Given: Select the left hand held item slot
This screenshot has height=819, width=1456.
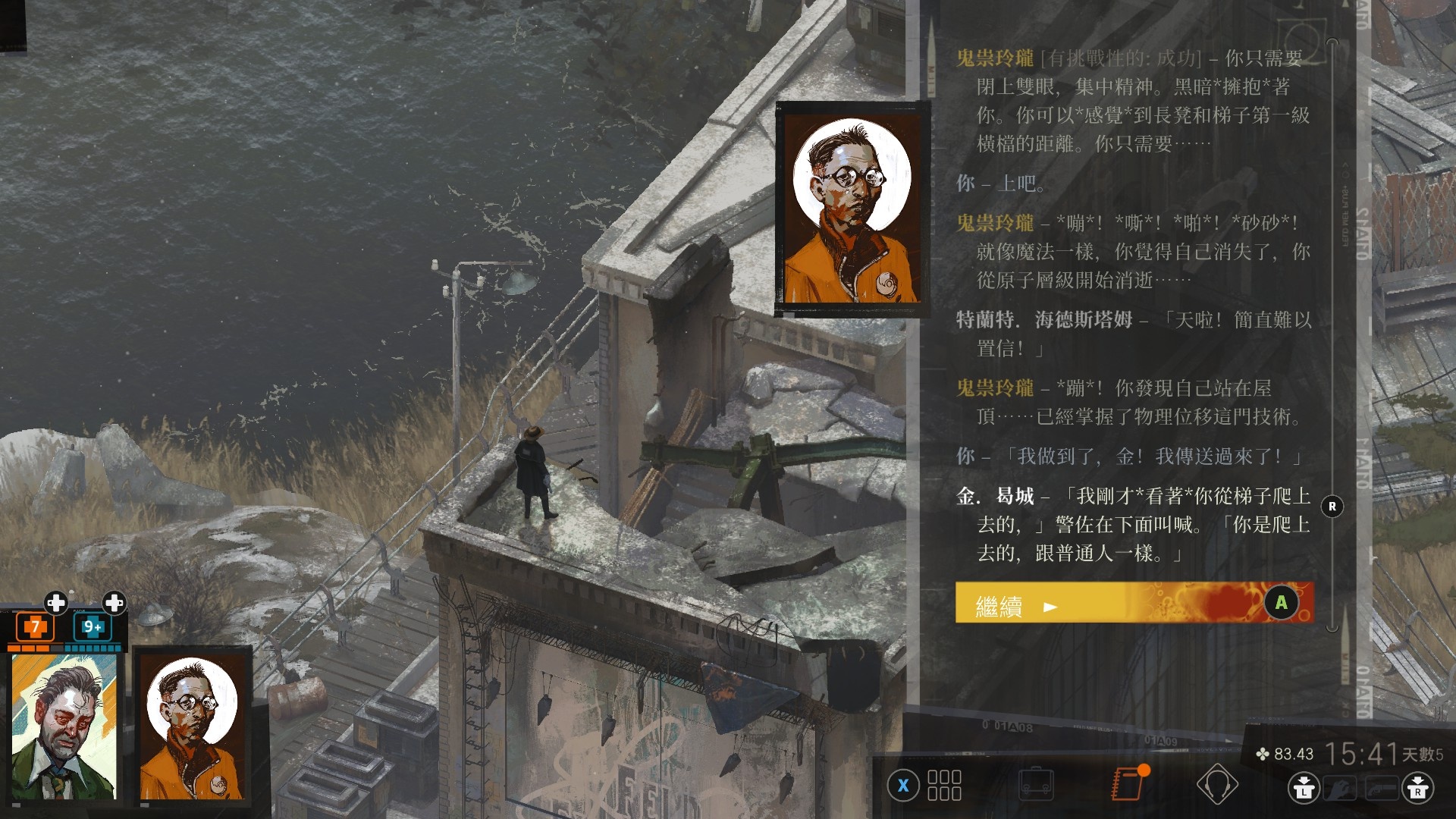Looking at the screenshot, I should coord(1341,789).
